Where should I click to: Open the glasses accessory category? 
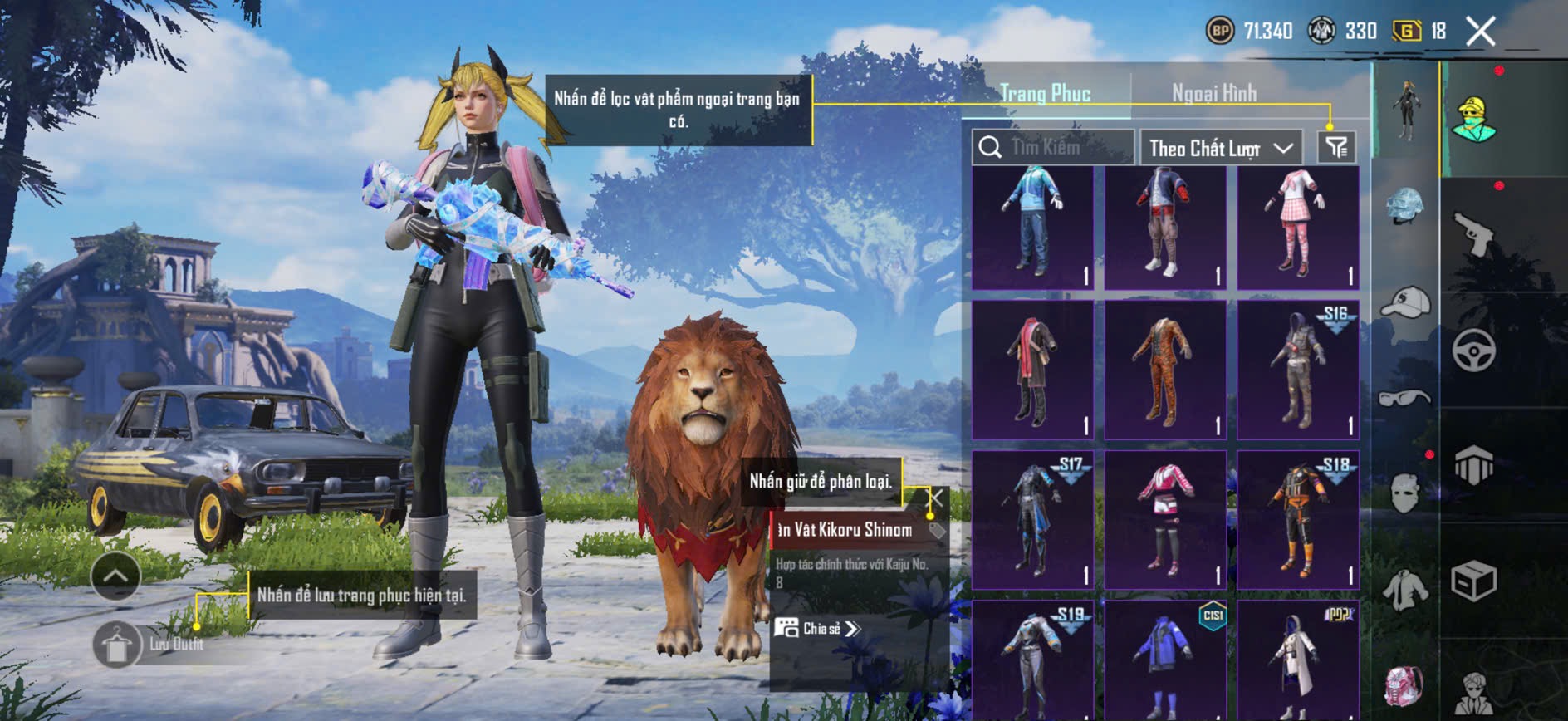(1405, 398)
